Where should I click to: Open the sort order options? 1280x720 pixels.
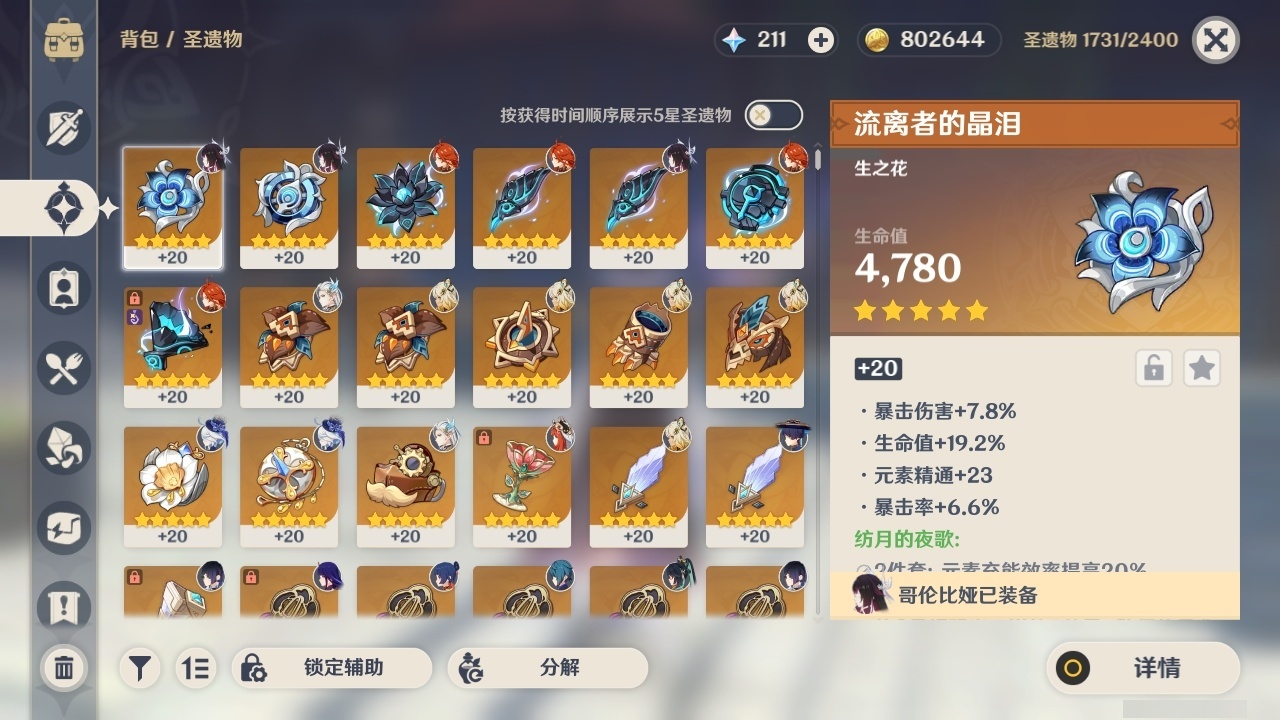click(196, 667)
